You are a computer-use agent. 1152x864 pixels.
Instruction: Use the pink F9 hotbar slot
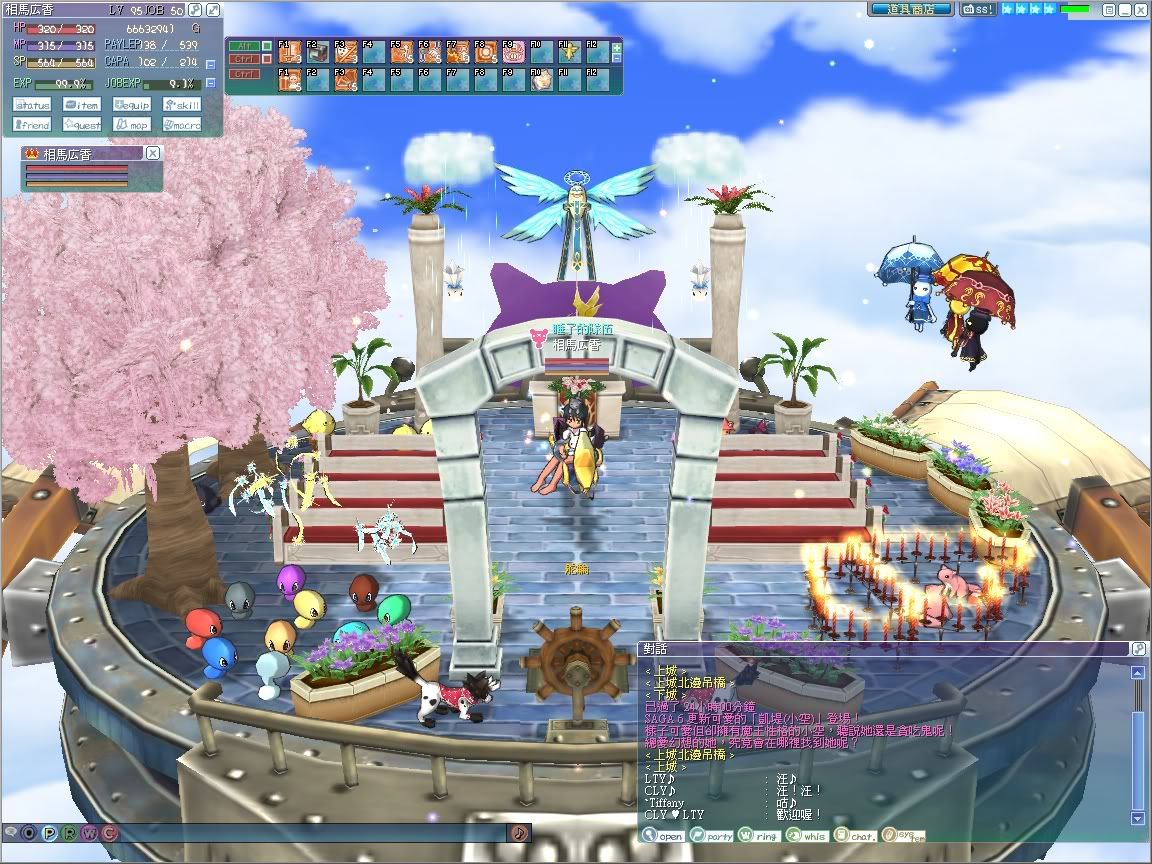pos(514,51)
